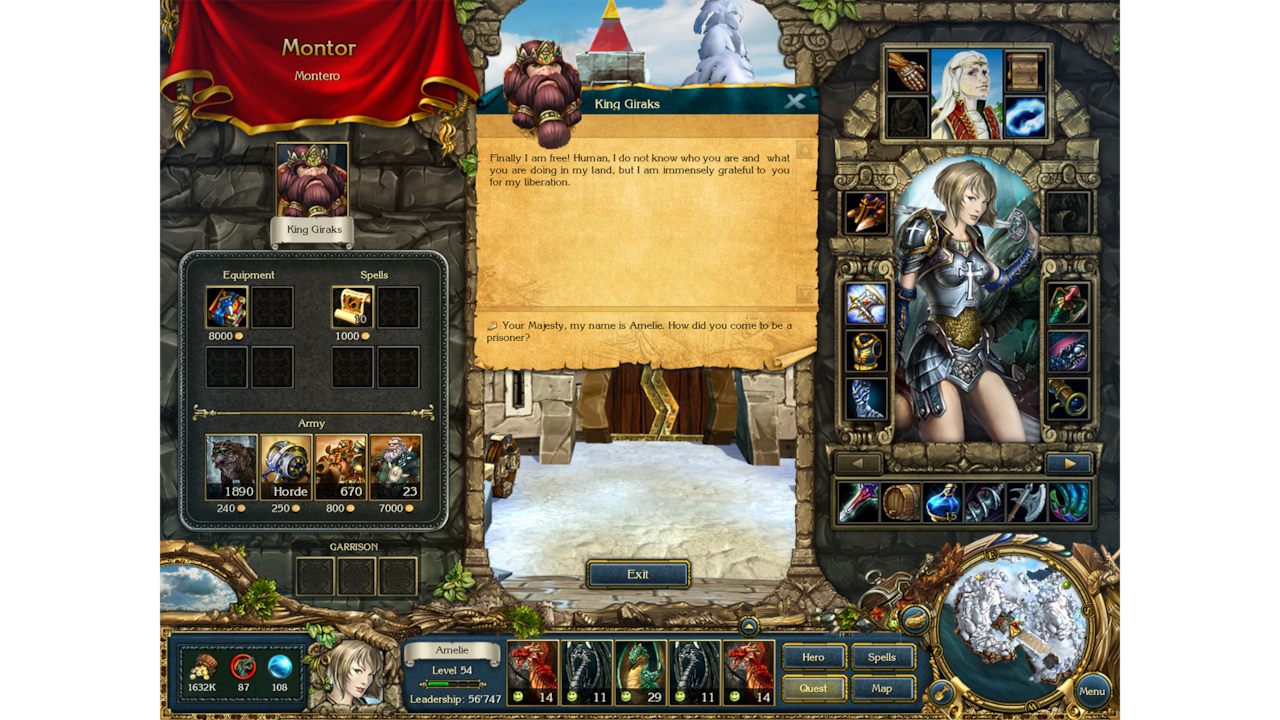This screenshot has height=720, width=1280.
Task: Open the equipped gauntlet item slot
Action: pyautogui.click(x=907, y=70)
